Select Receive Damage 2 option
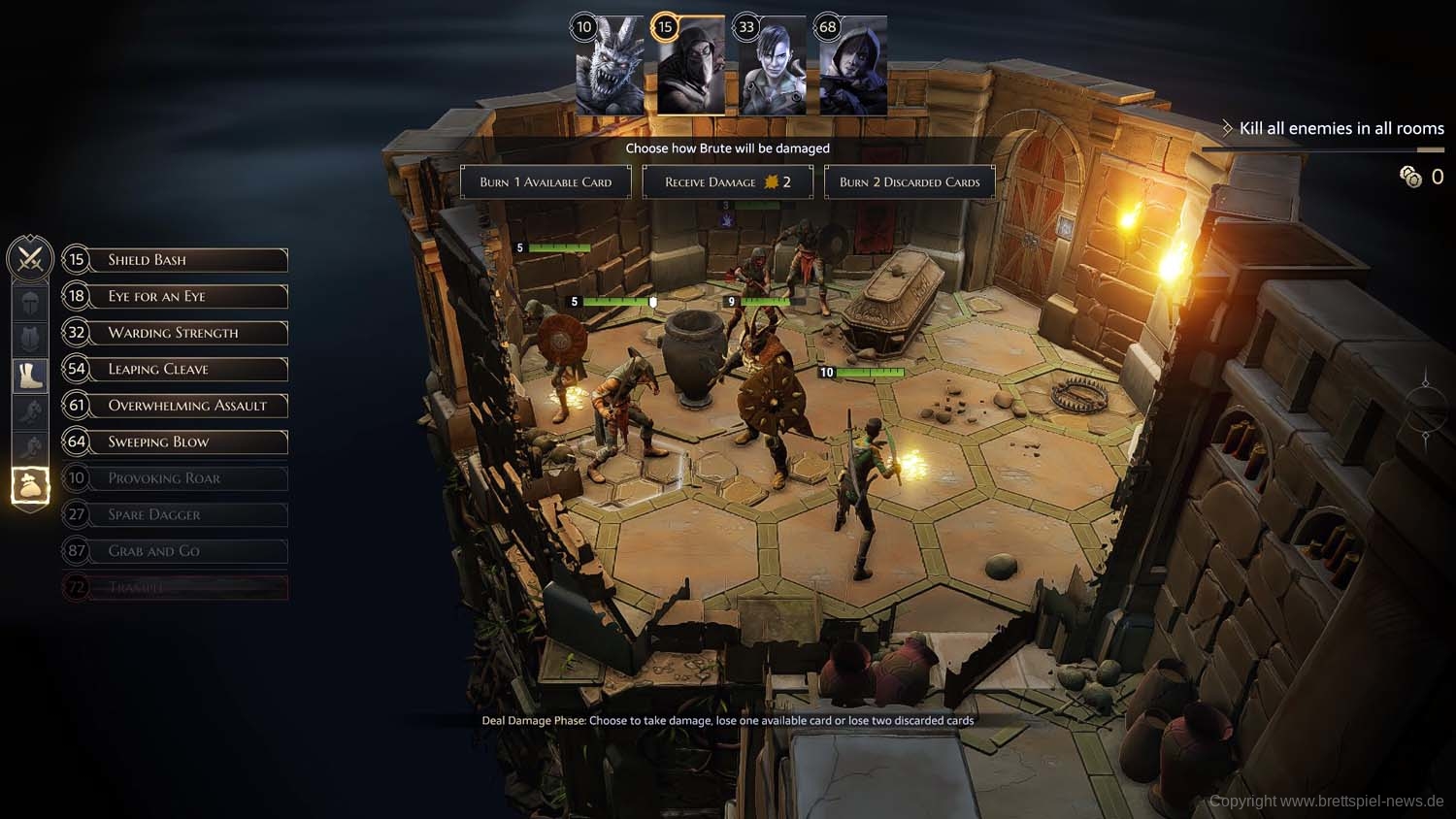 727,182
